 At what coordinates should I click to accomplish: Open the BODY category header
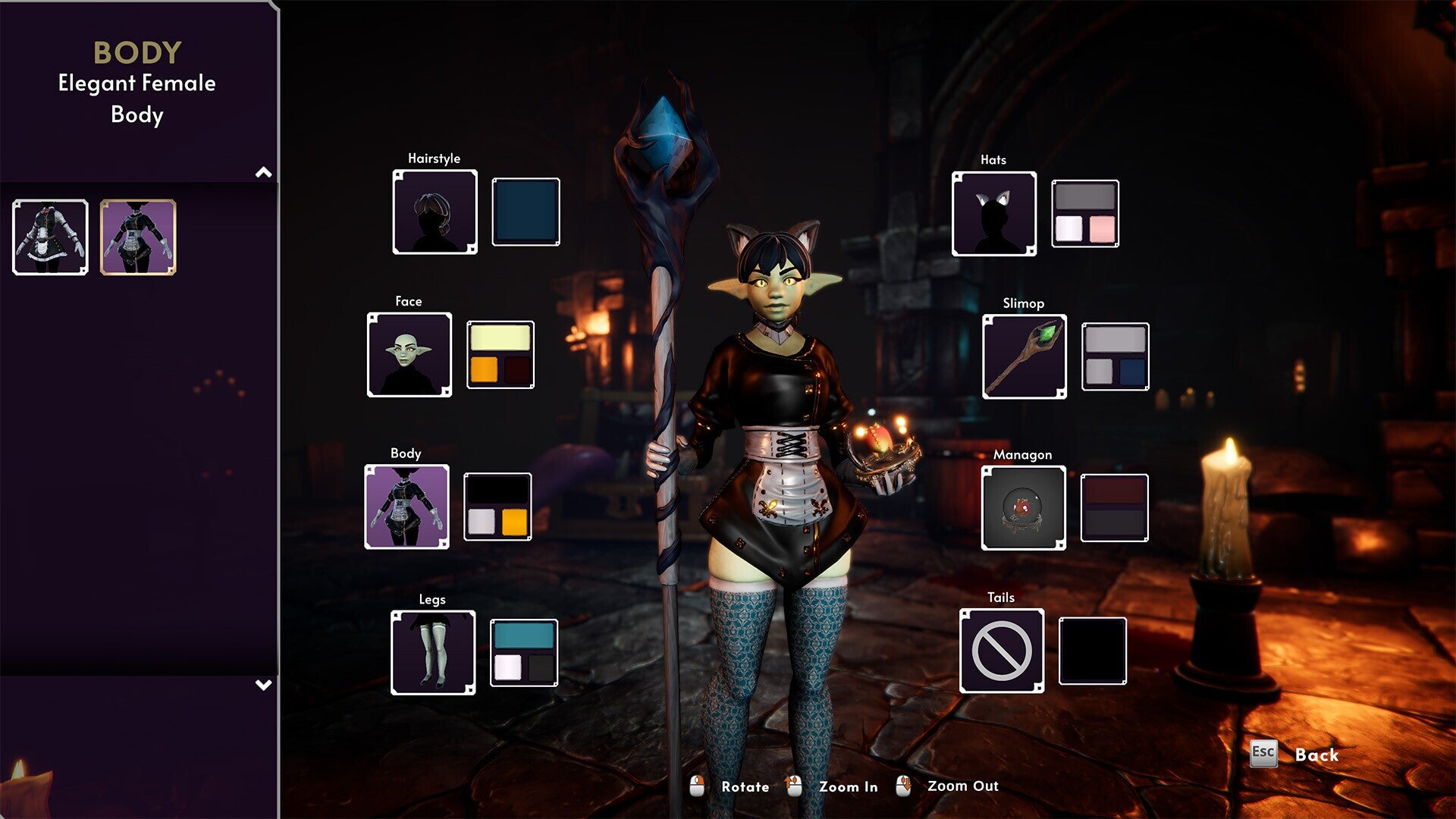click(137, 52)
